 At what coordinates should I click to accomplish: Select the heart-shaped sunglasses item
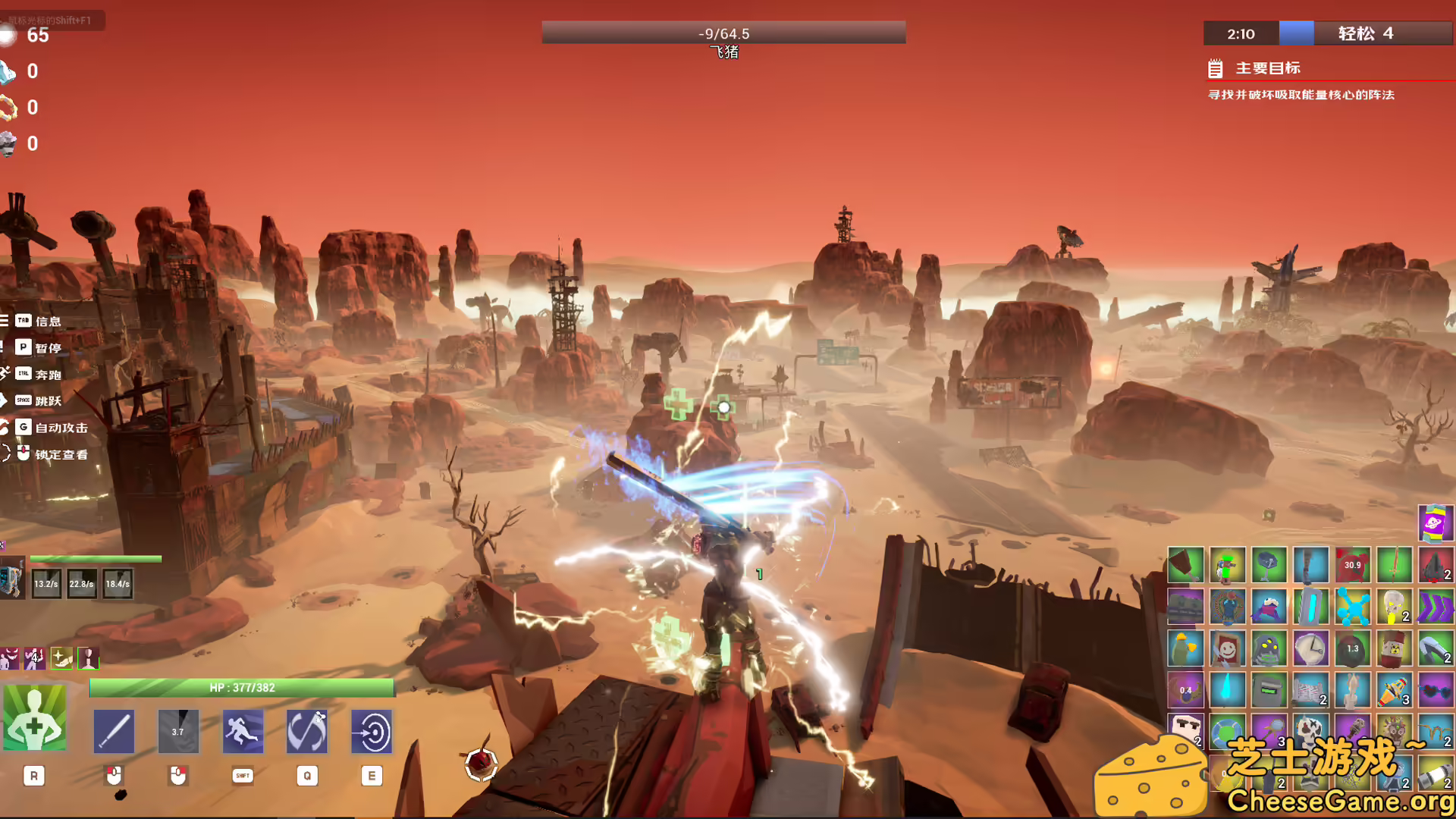click(1435, 691)
